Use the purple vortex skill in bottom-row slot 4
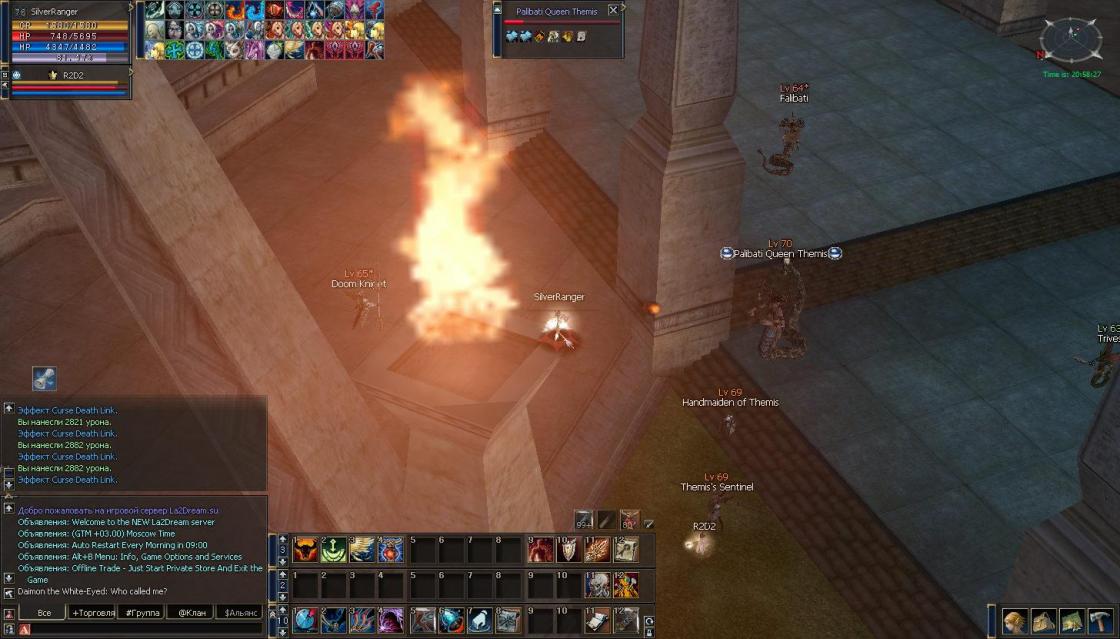 (x=392, y=620)
